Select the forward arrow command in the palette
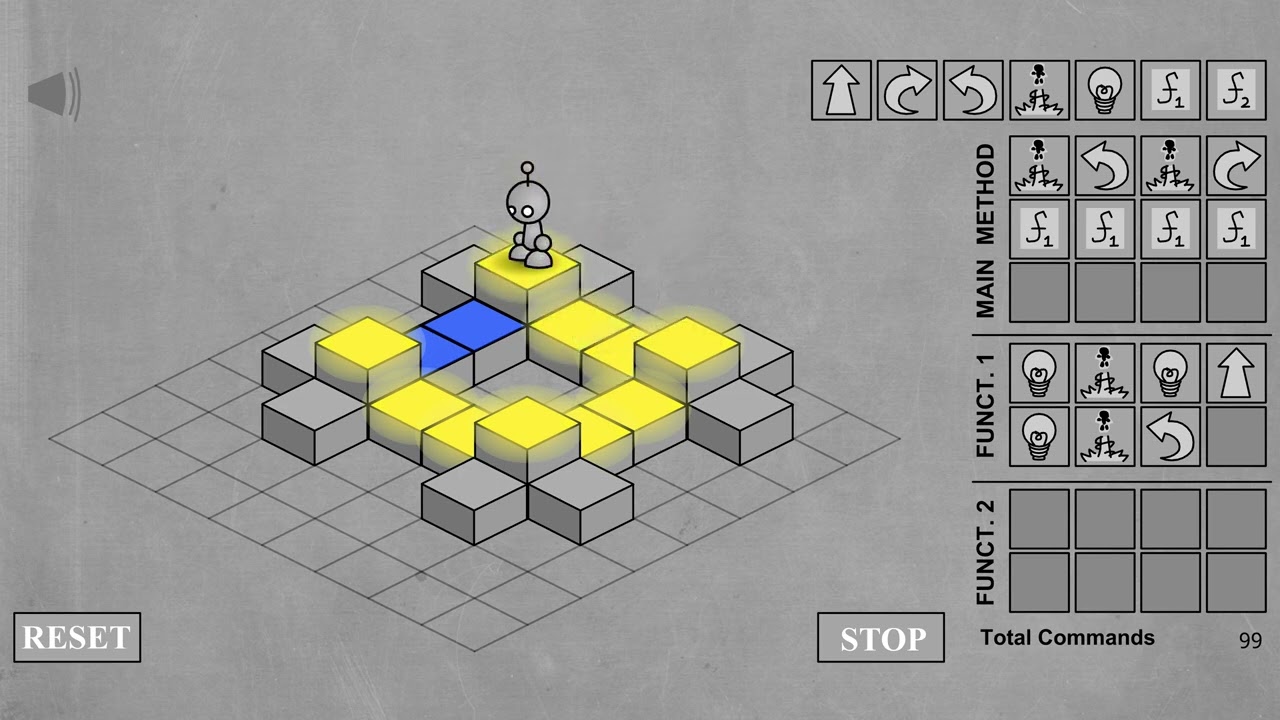The width and height of the screenshot is (1280, 720). 840,90
